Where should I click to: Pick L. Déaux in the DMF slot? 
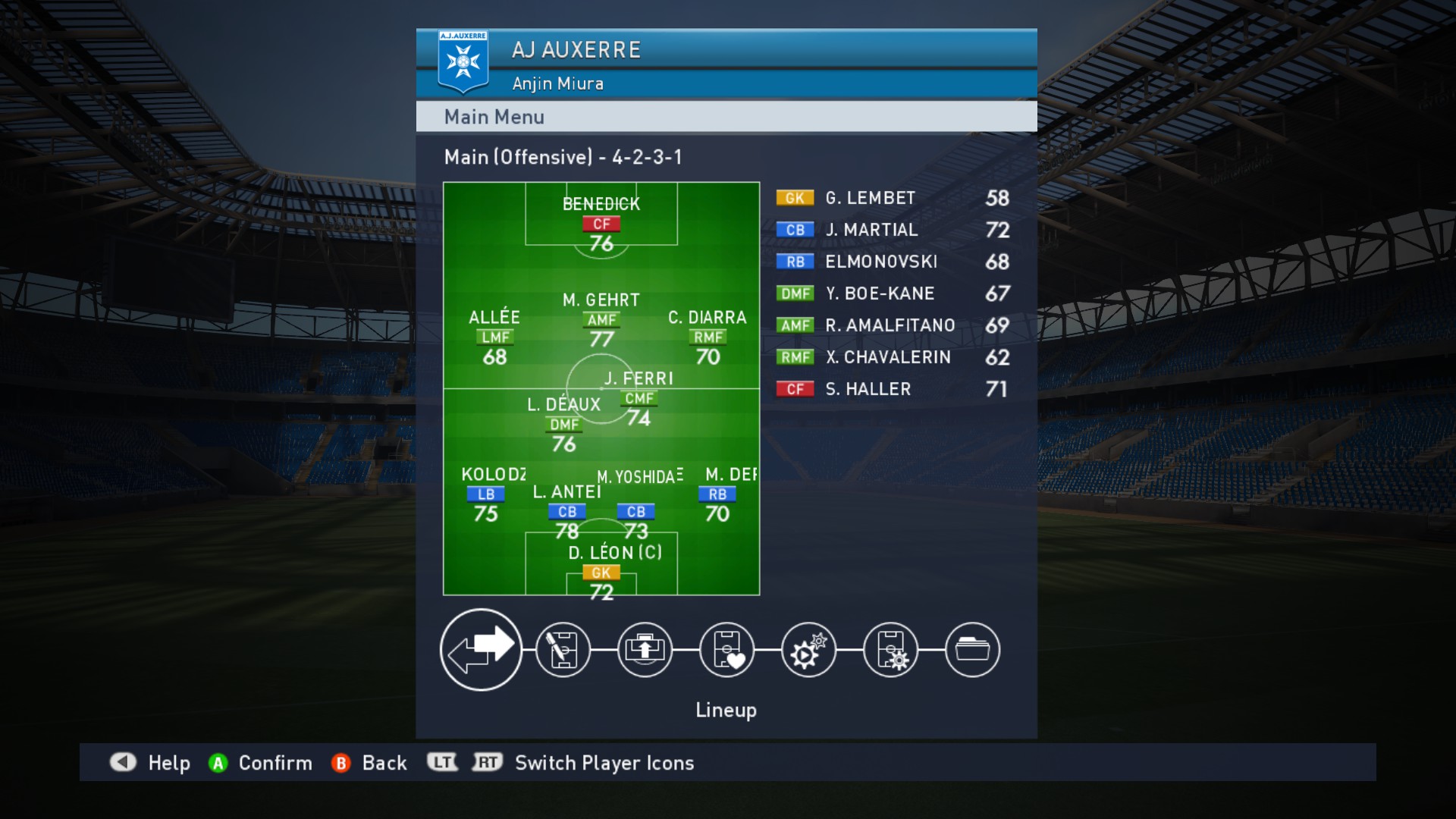[x=563, y=425]
